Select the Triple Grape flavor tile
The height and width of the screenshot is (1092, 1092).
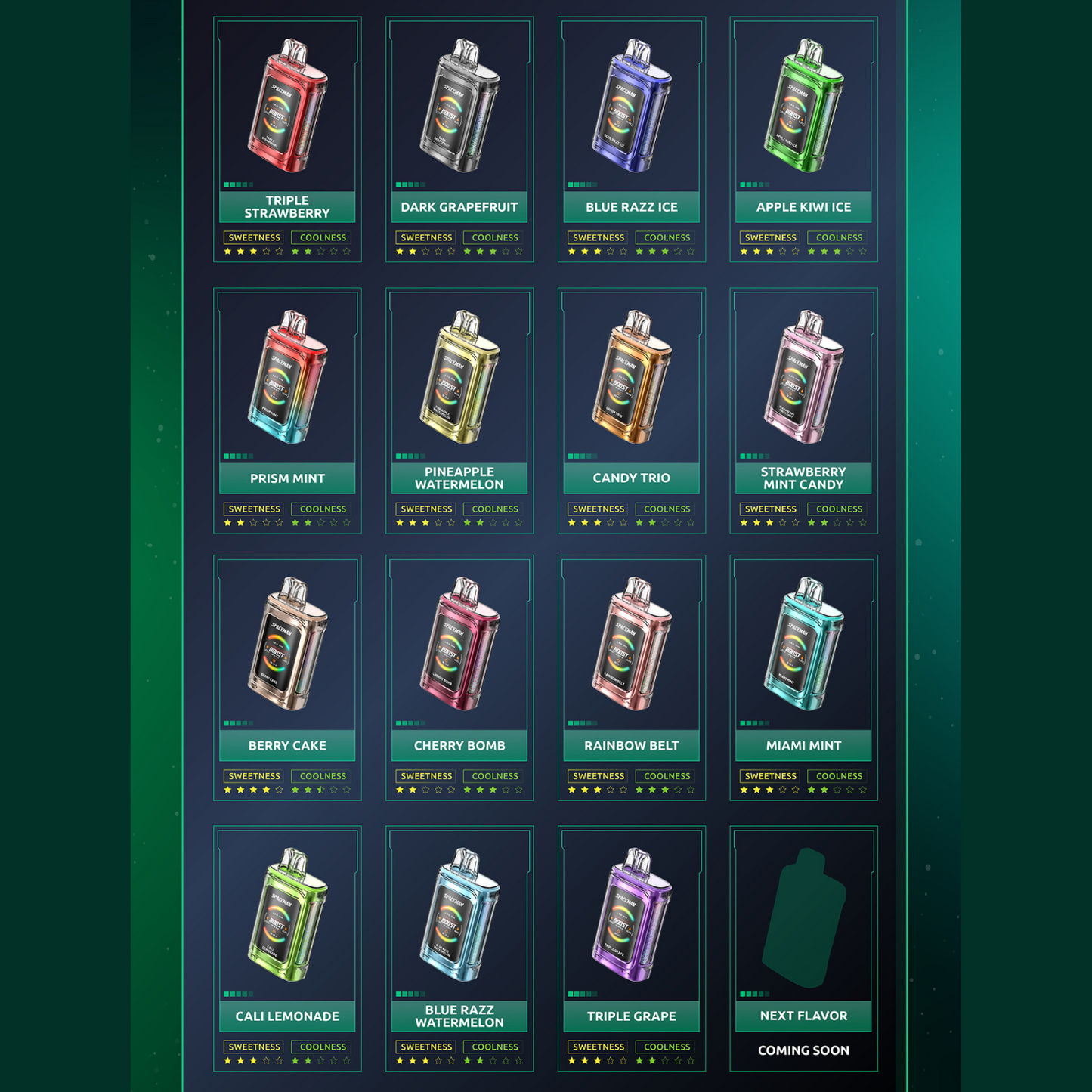[x=632, y=948]
